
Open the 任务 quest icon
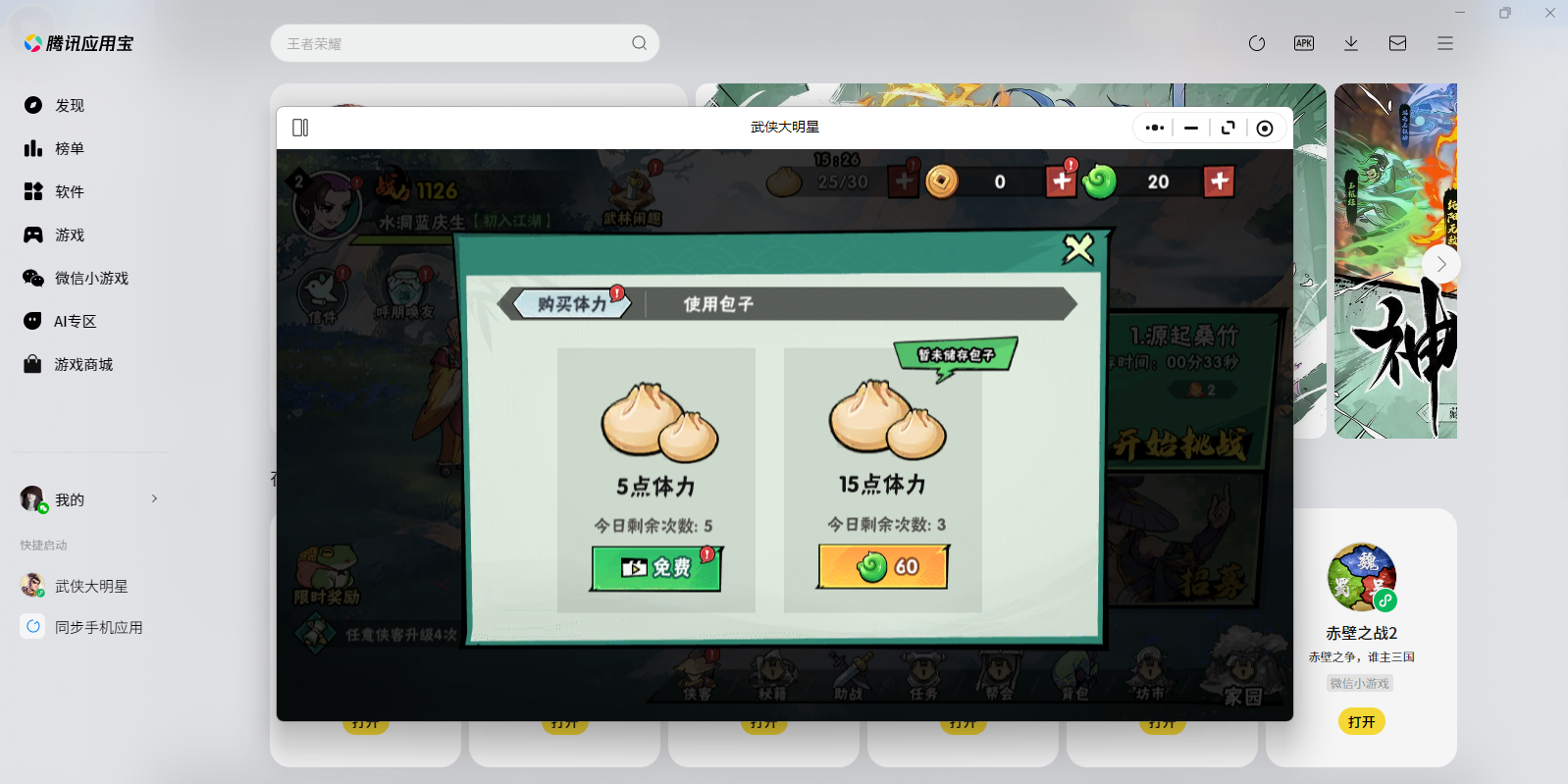coord(923,677)
